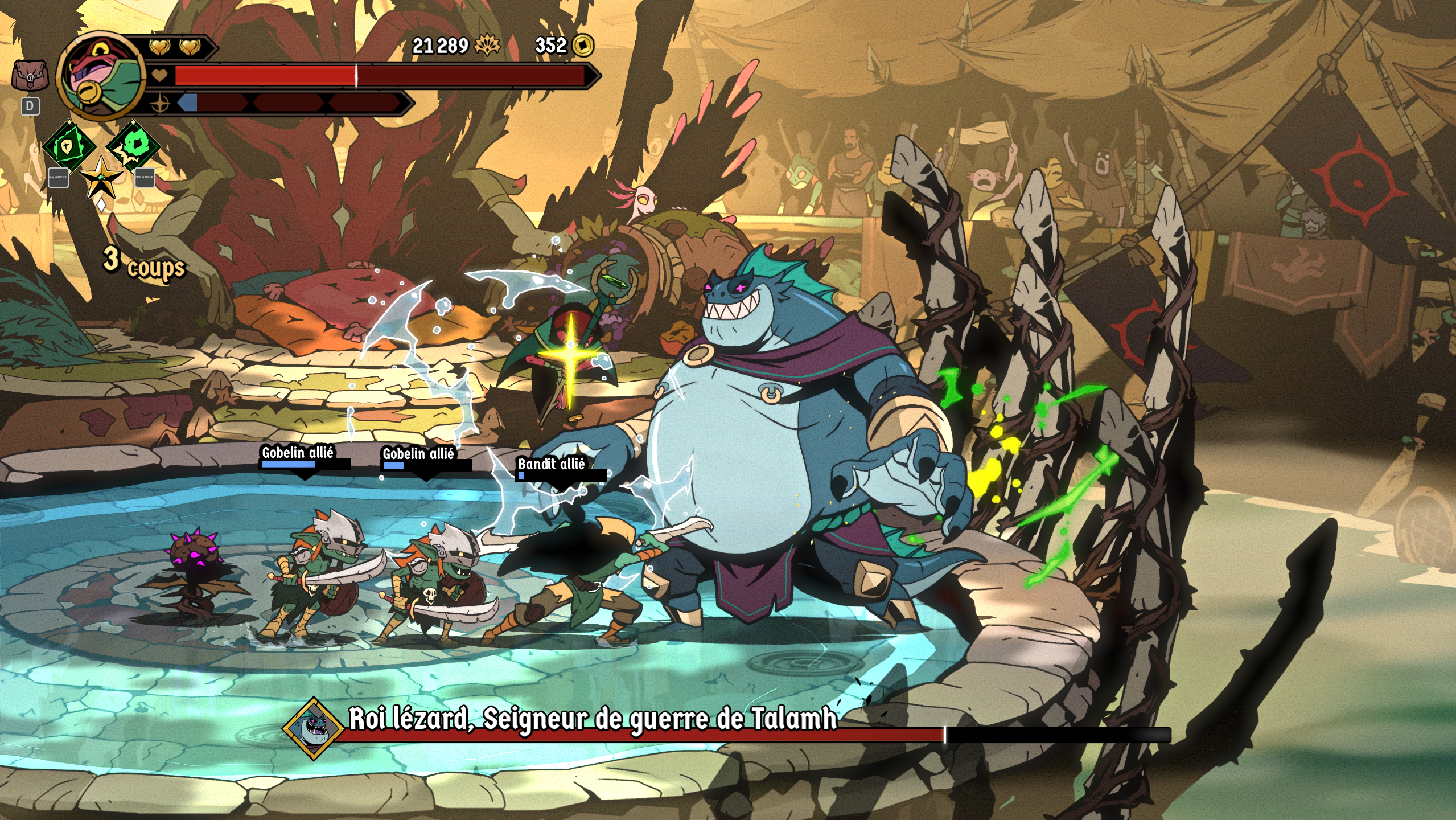This screenshot has height=820, width=1456.
Task: Activate the green fire burst ability
Action: (134, 145)
